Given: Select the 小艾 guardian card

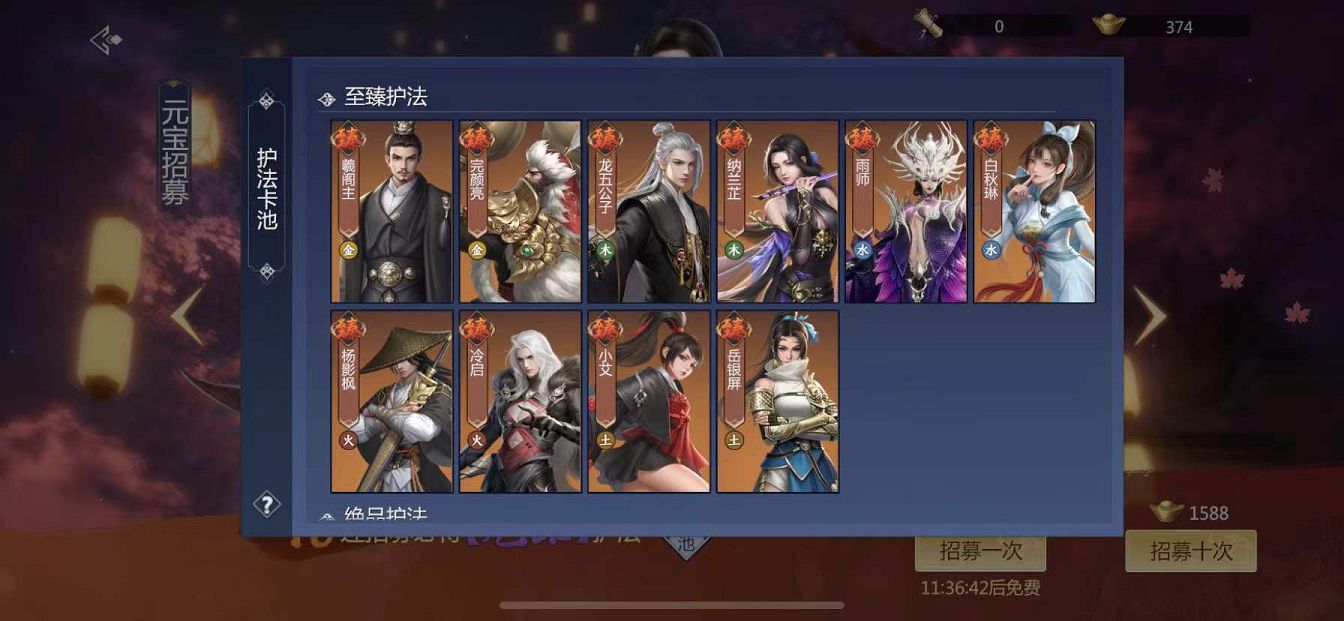Looking at the screenshot, I should [649, 401].
